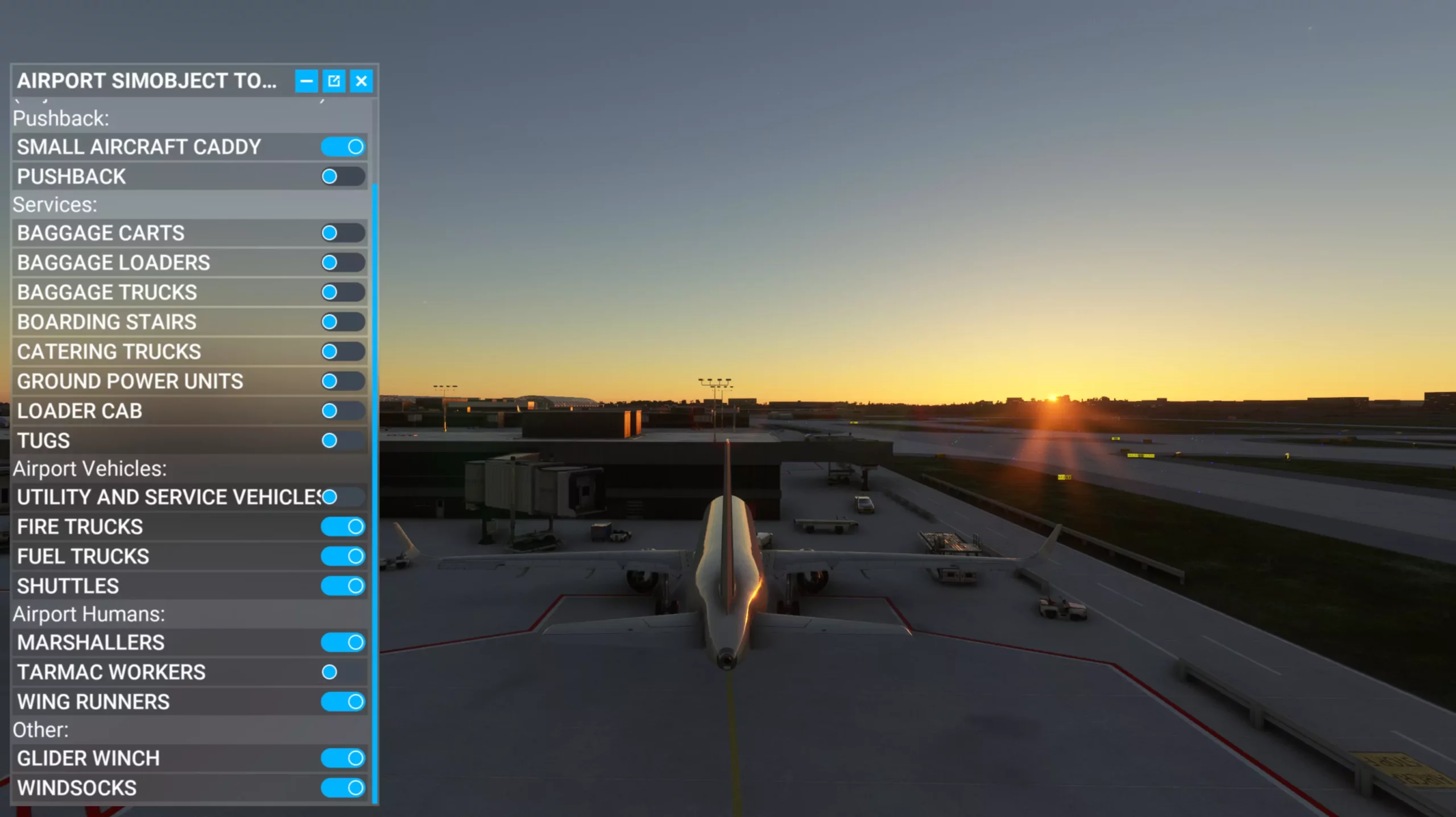The width and height of the screenshot is (1456, 817).
Task: Enable the Pushback toggle
Action: (x=343, y=177)
